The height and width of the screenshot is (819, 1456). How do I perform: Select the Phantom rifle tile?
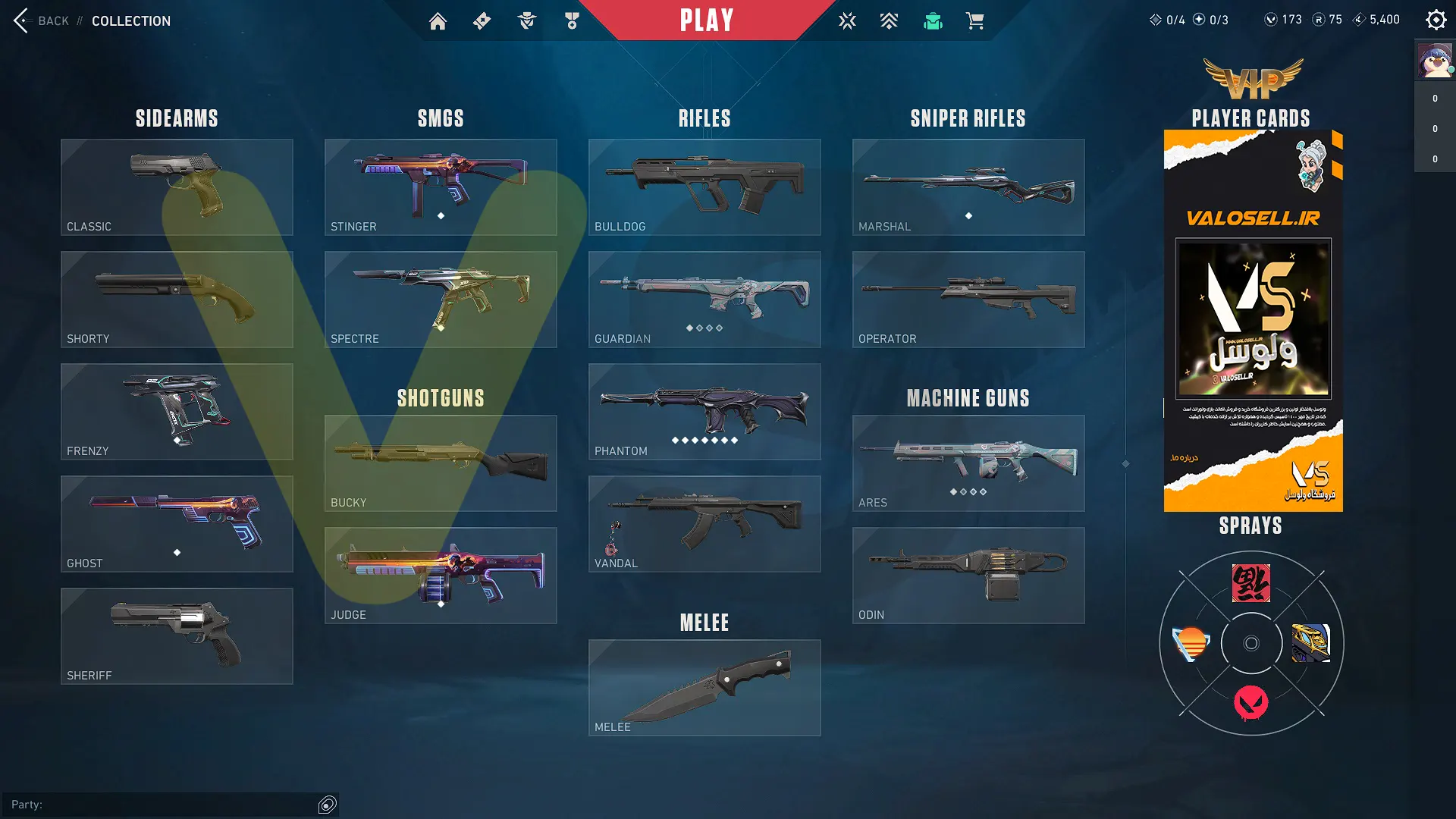(704, 411)
